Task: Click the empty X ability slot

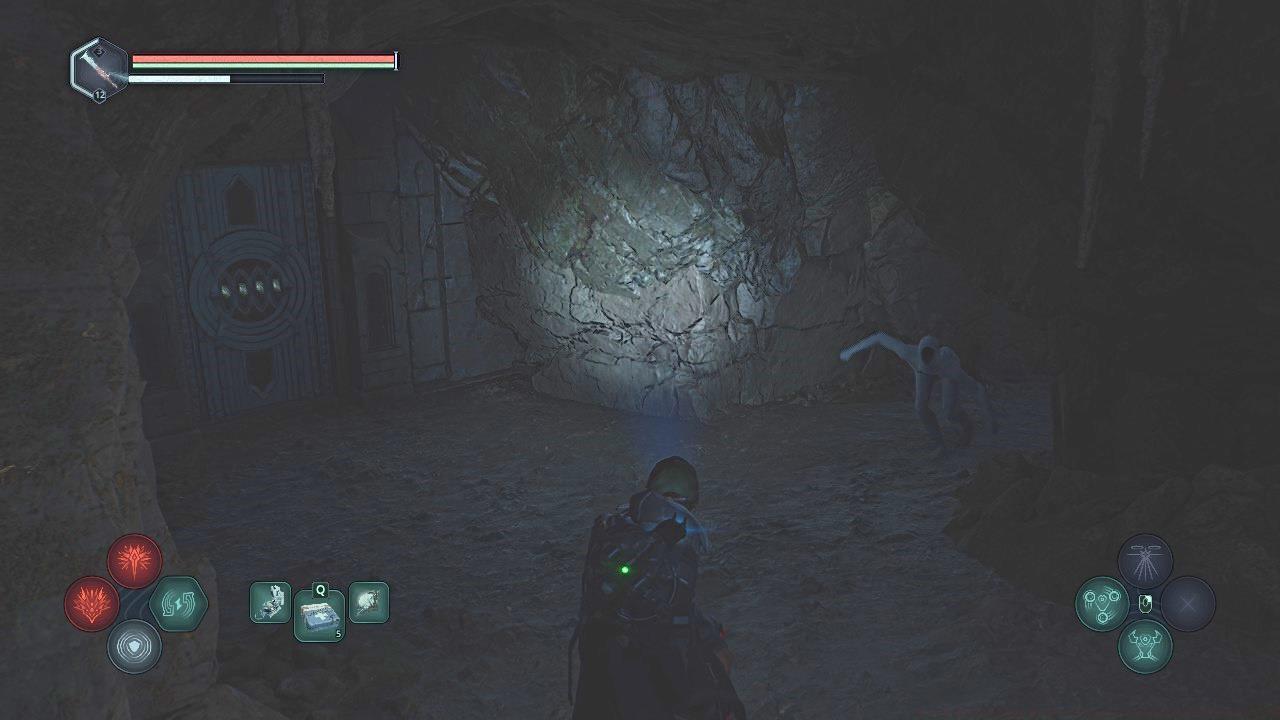Action: pyautogui.click(x=1188, y=603)
